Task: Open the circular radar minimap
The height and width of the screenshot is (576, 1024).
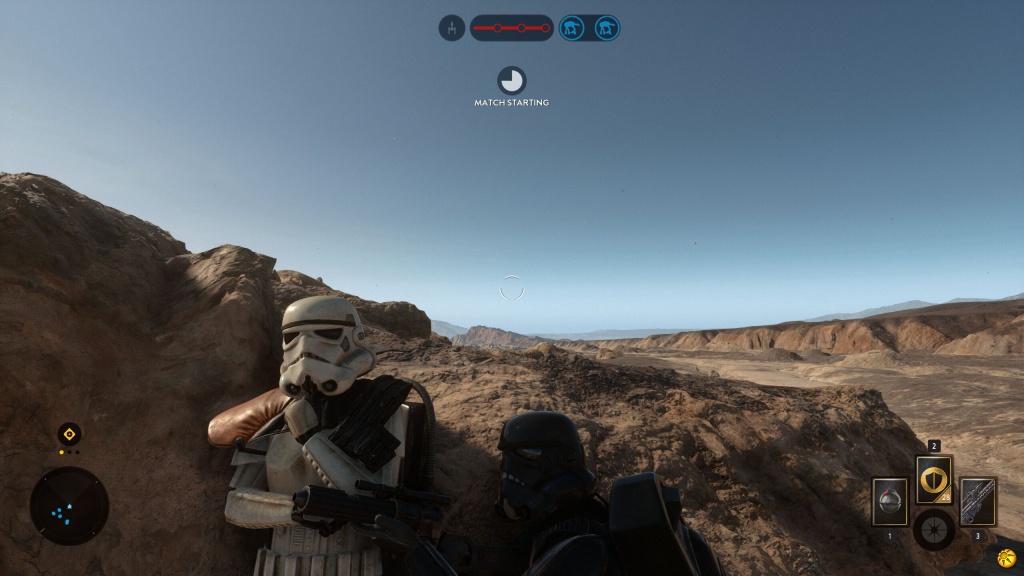Action: click(69, 507)
